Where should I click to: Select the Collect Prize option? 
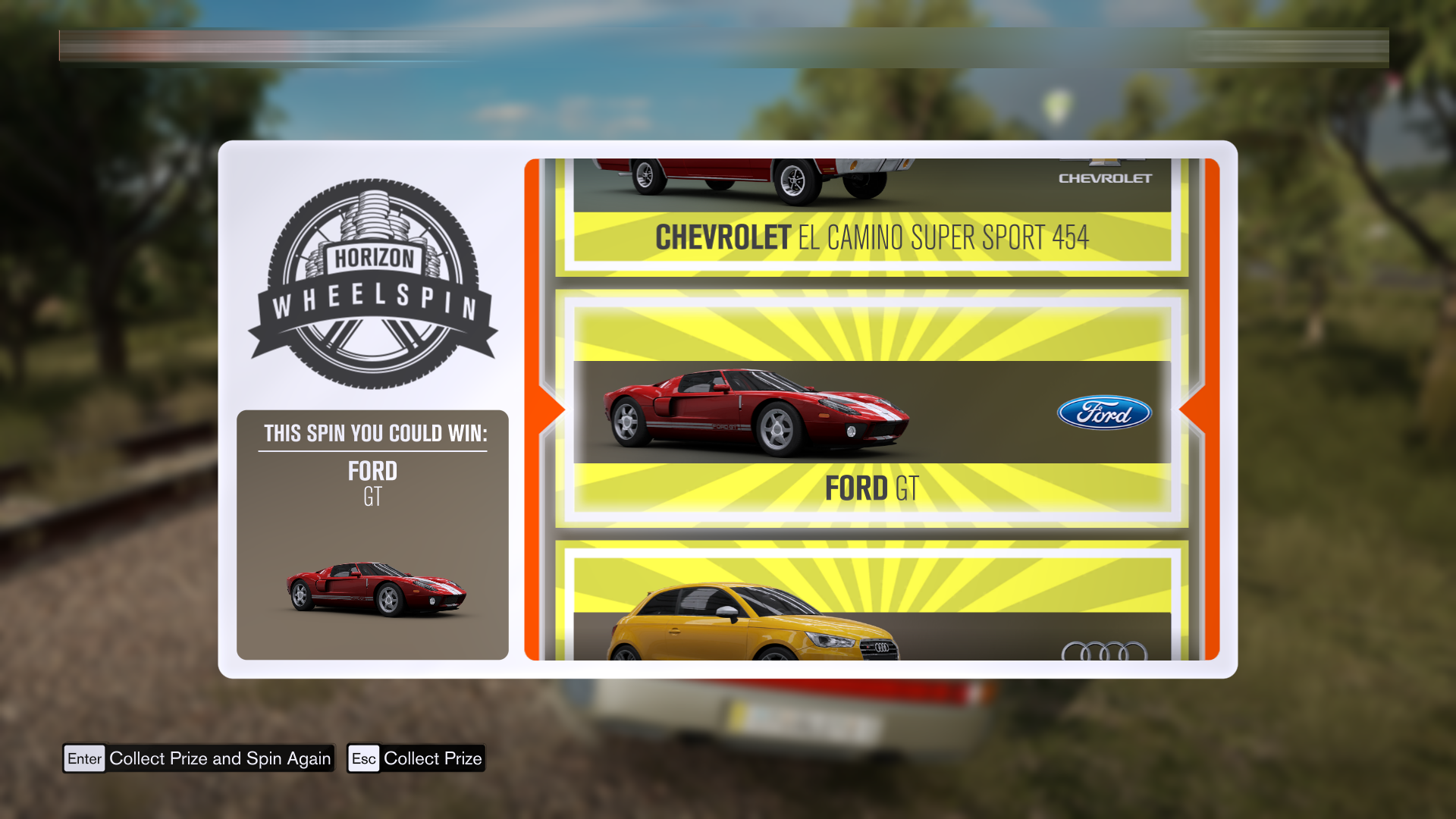416,758
